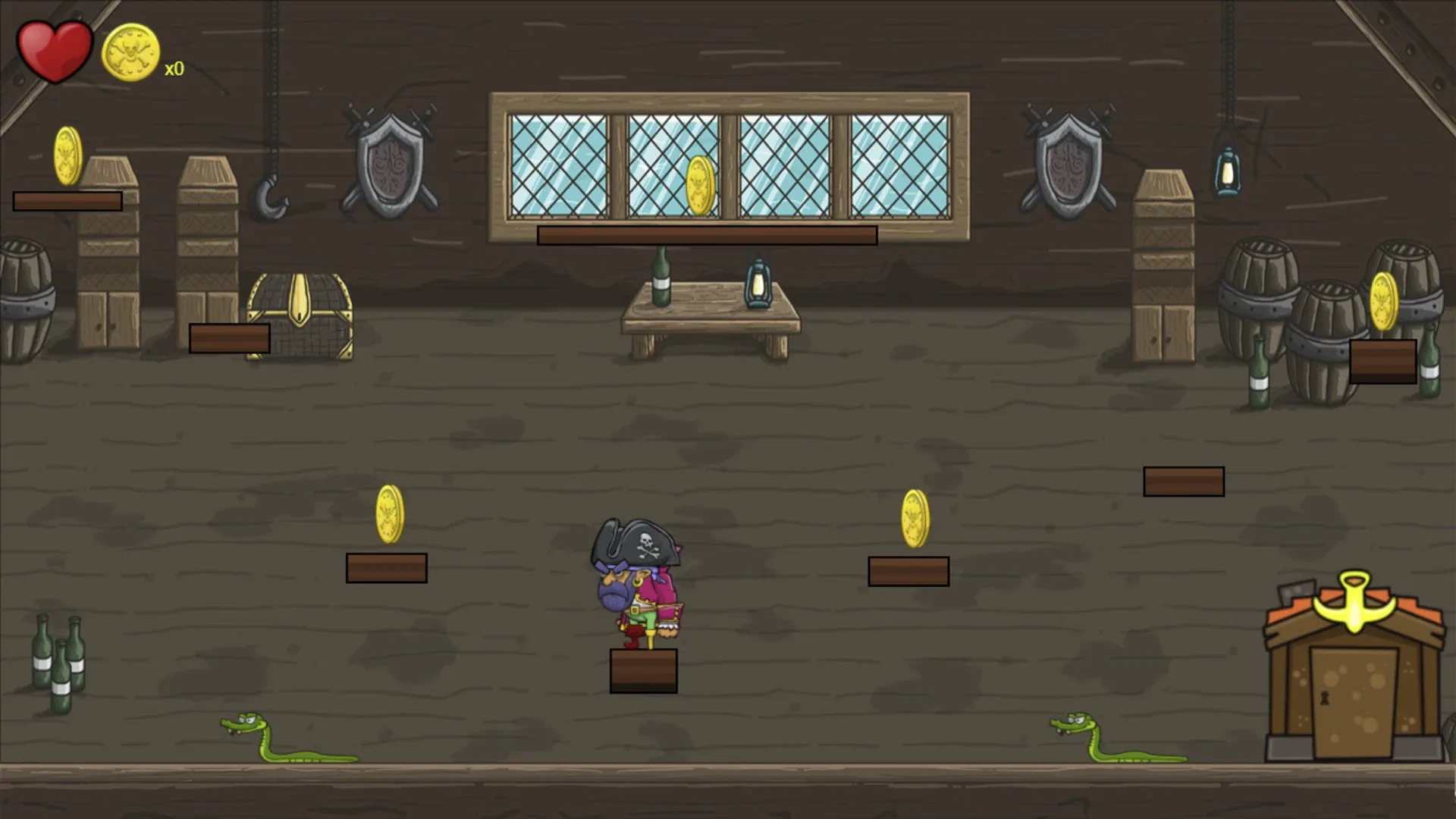Click the x0 coin count label
This screenshot has height=819, width=1456.
click(174, 67)
